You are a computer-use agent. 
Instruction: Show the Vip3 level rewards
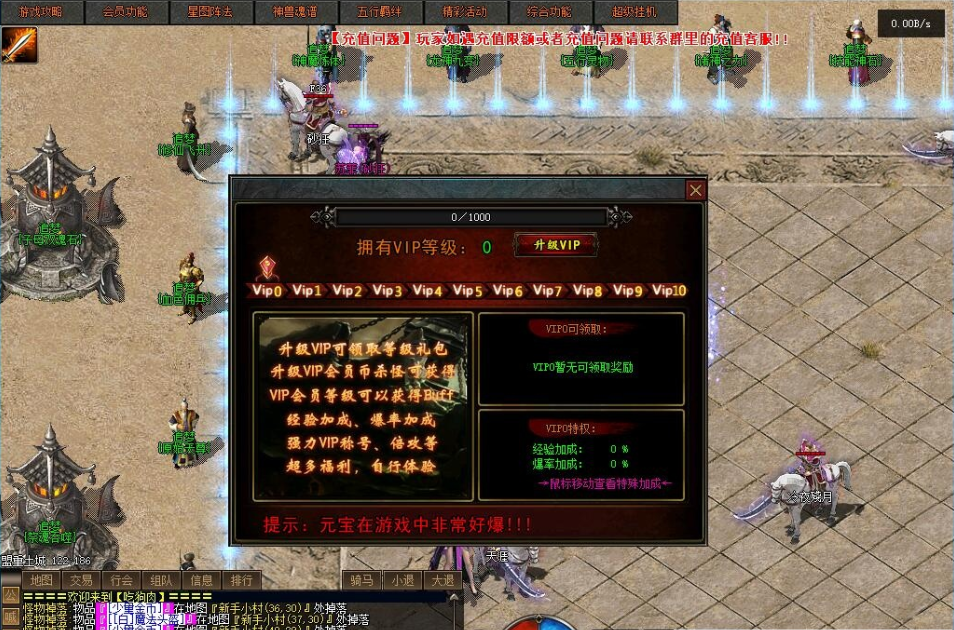[x=387, y=291]
